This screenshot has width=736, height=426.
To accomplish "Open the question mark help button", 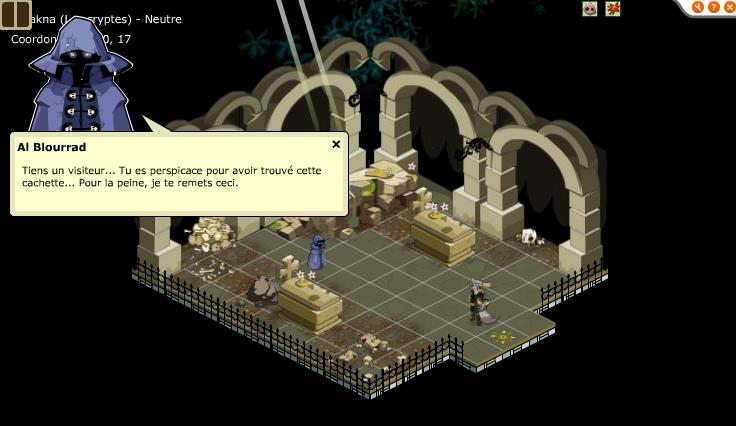I will (714, 7).
